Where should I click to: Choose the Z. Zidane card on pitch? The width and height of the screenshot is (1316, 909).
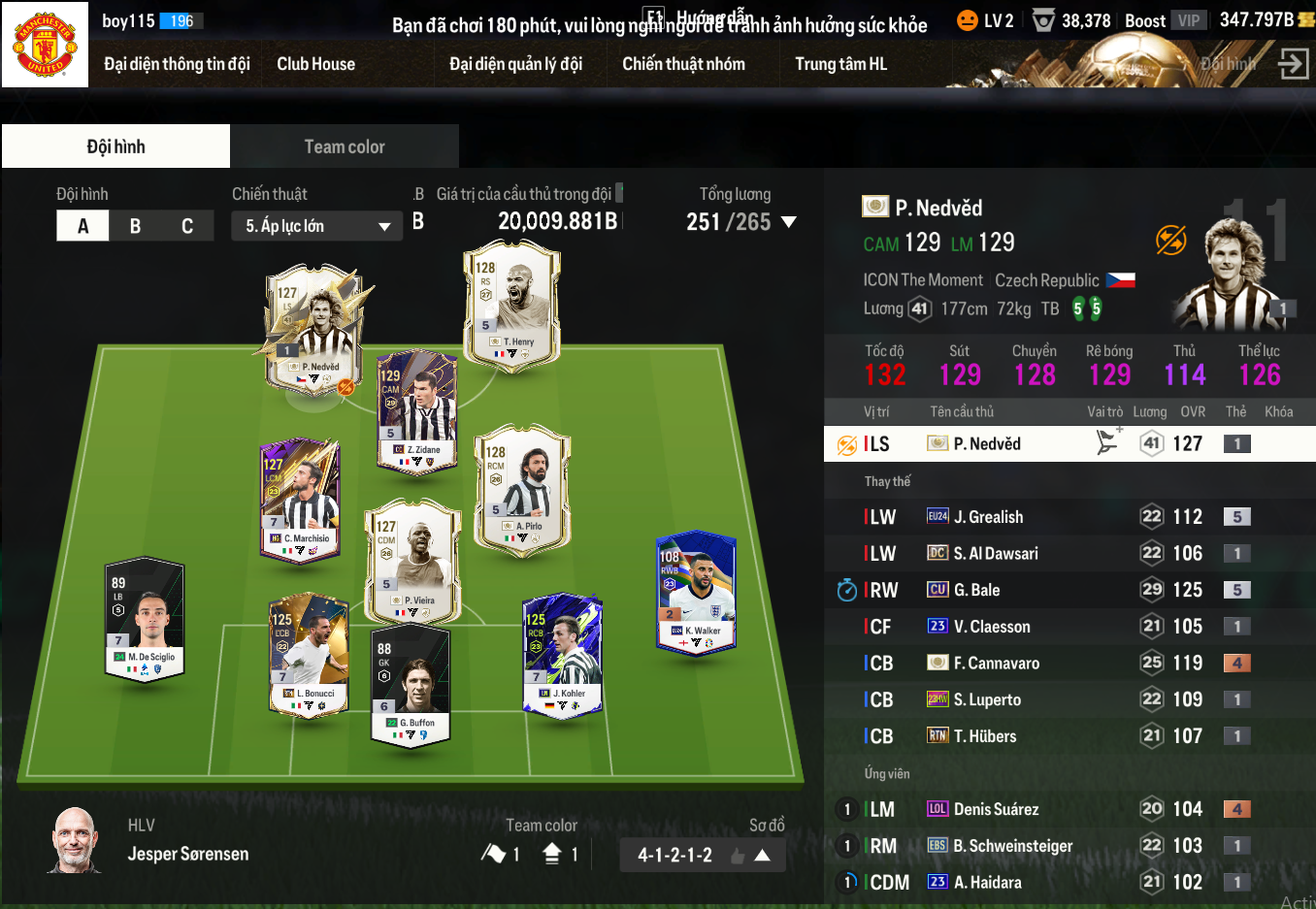click(416, 412)
